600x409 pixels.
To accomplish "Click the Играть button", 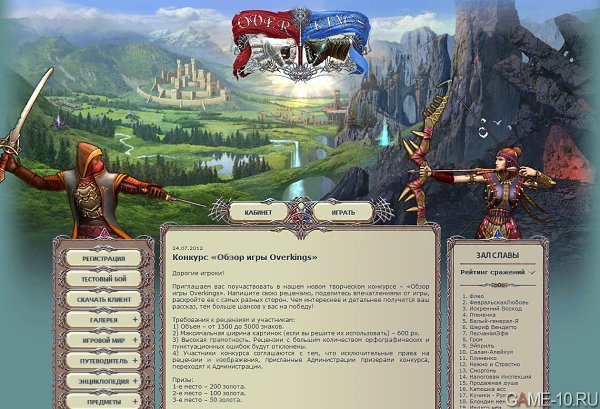I will (x=342, y=212).
